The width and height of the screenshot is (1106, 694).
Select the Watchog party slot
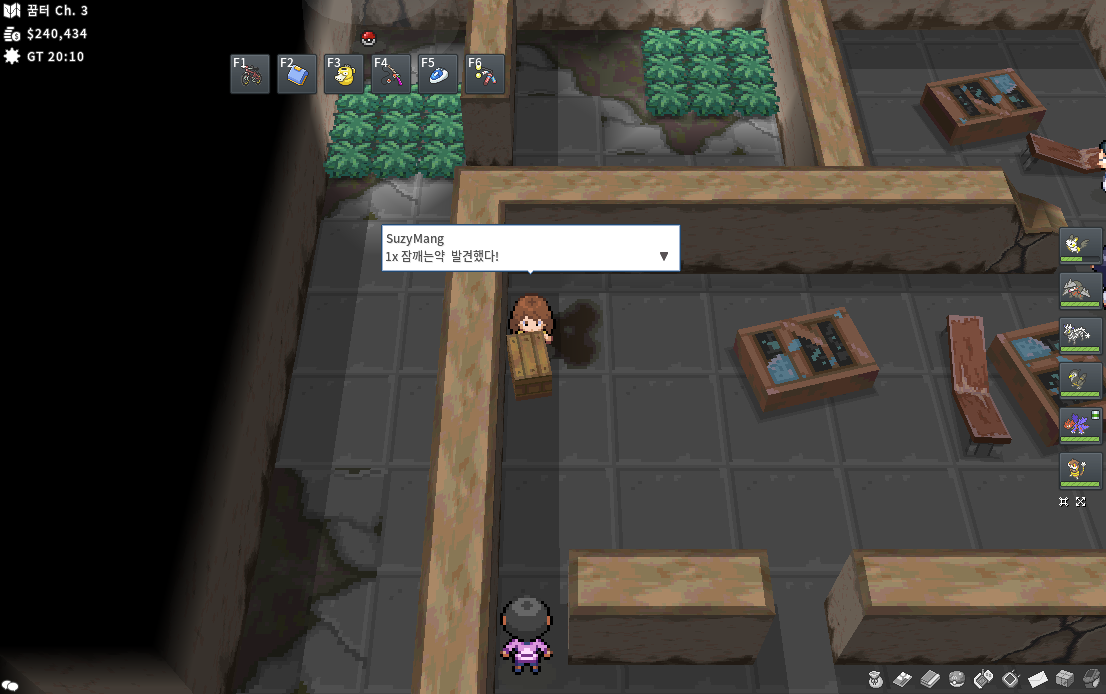click(x=1081, y=471)
